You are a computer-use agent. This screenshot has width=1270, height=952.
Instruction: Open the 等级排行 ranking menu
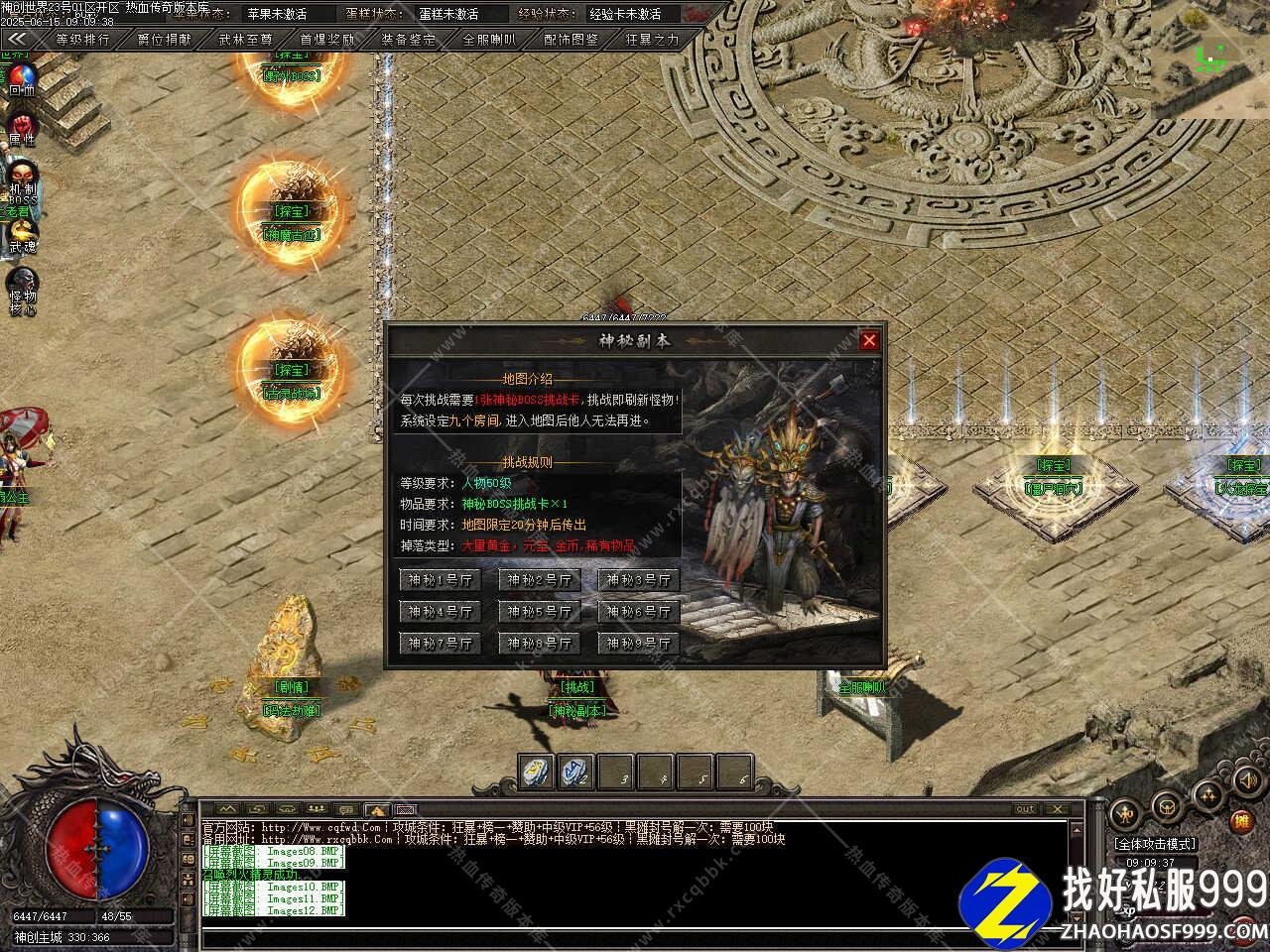point(82,40)
